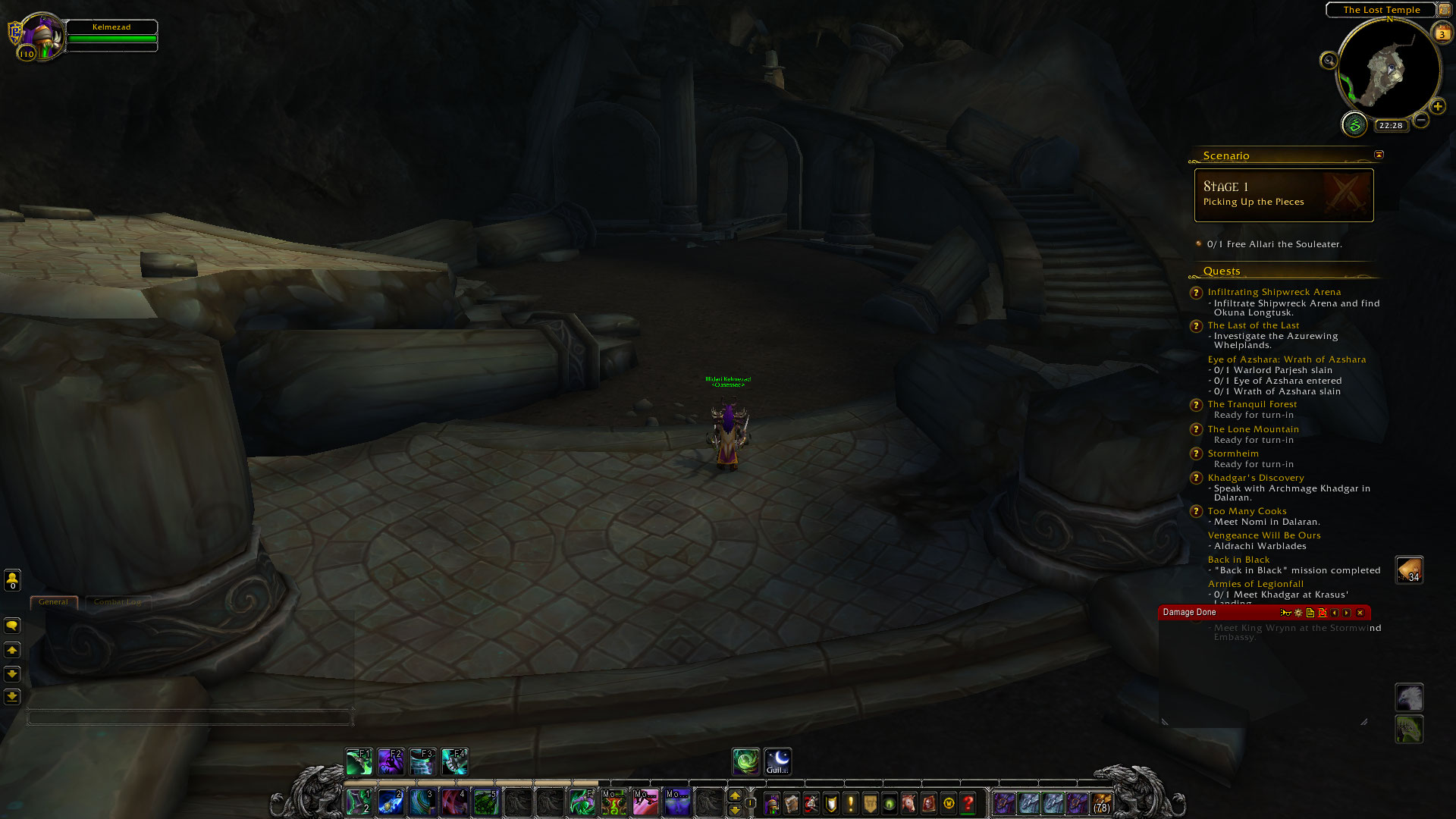Activate the blue ability in slot 2
Viewport: 1456px width, 819px height.
coord(391,802)
